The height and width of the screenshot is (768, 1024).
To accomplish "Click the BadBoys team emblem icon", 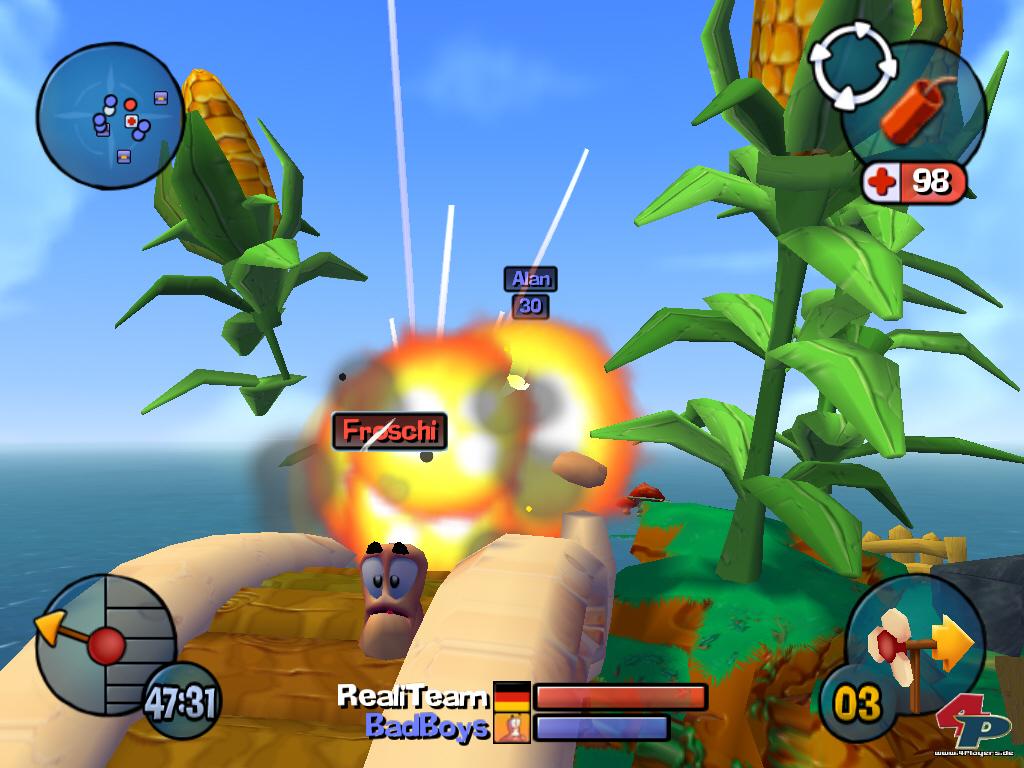I will coord(512,727).
